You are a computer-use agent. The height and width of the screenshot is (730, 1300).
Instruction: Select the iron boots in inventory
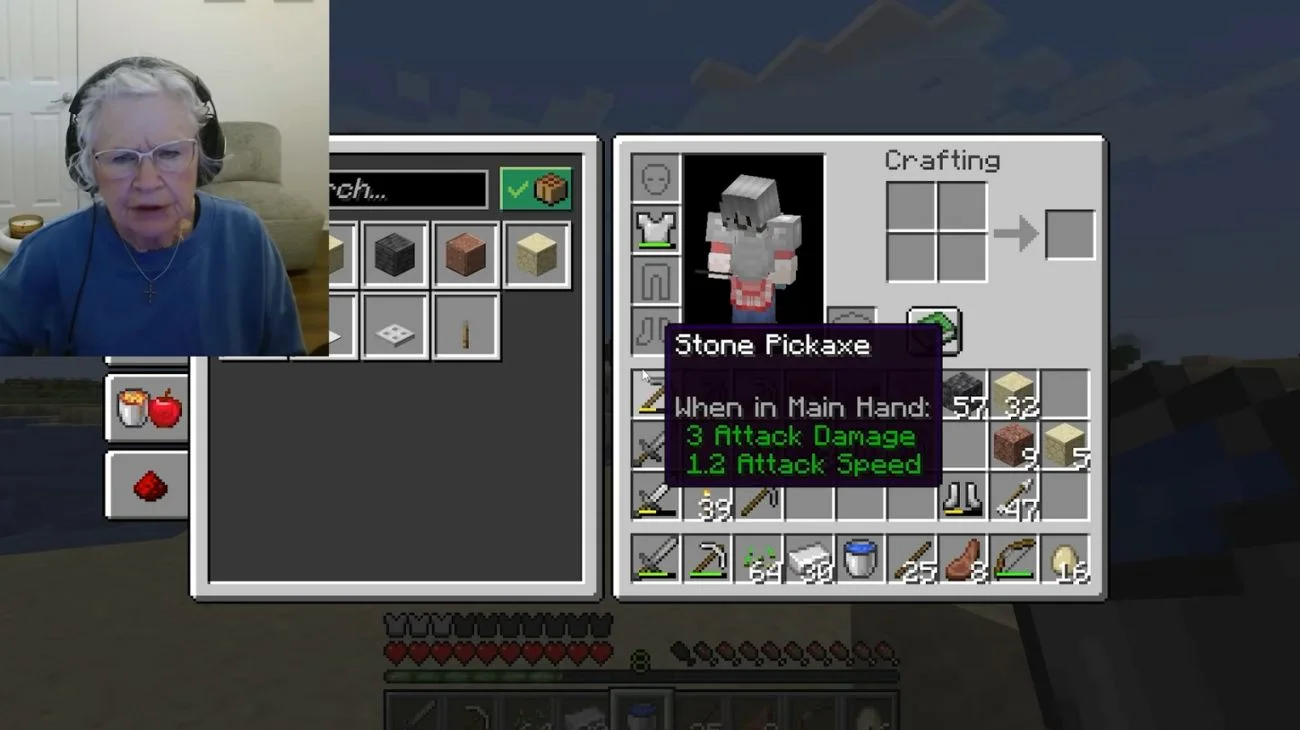[963, 497]
